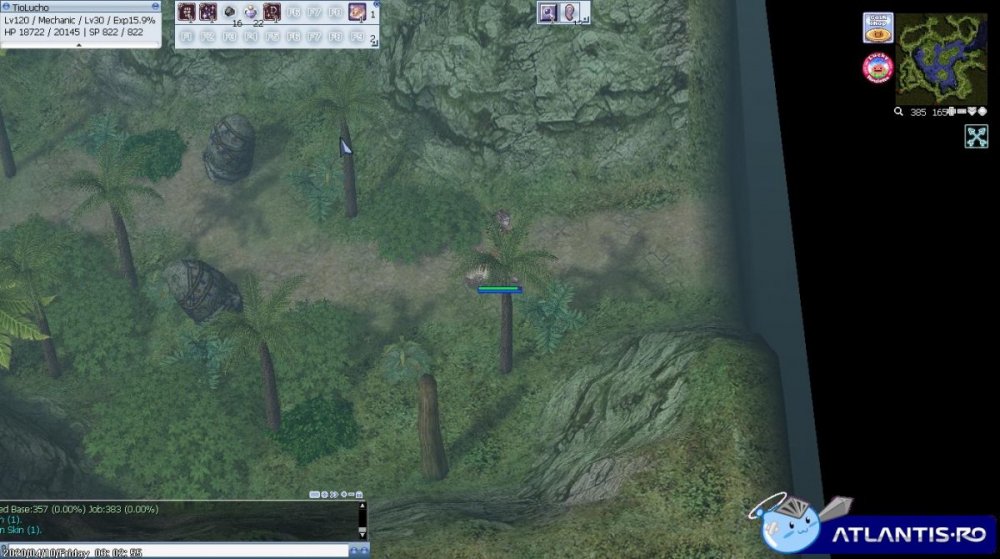Click the pink Lucky roulette icon
The image size is (1000, 559).
(877, 68)
